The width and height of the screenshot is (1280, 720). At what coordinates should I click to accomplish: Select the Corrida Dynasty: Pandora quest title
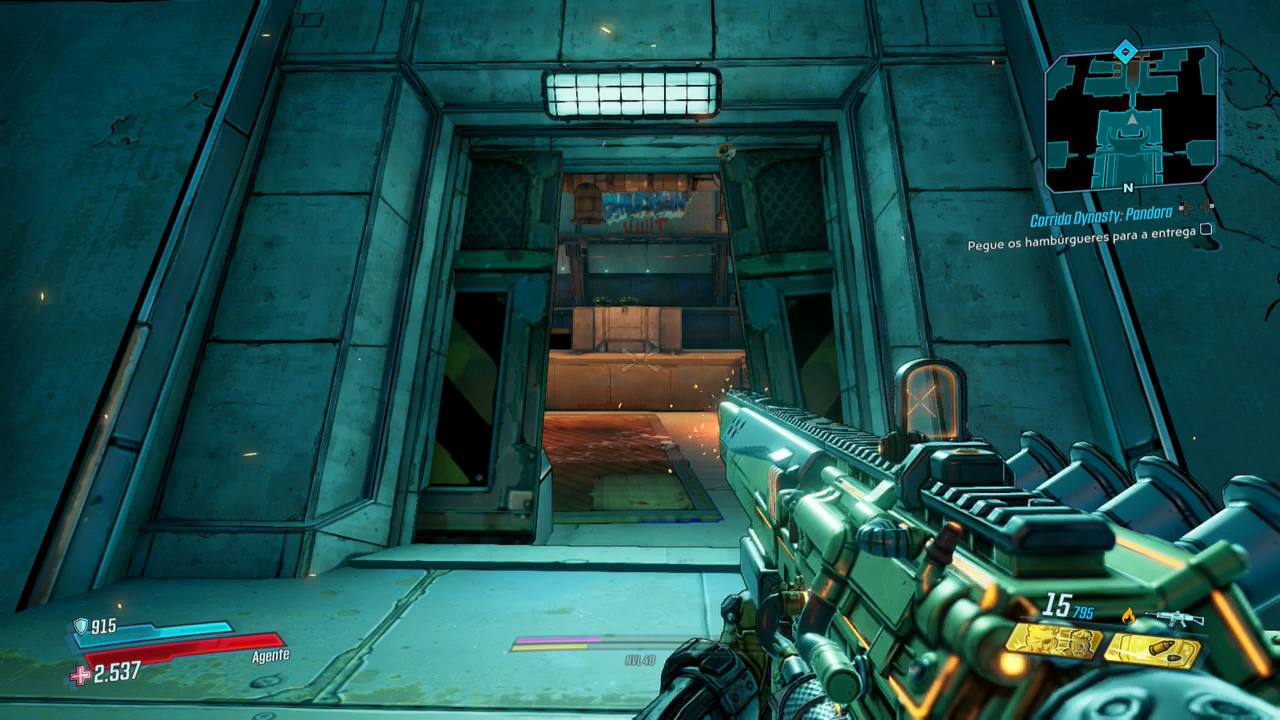click(1102, 220)
